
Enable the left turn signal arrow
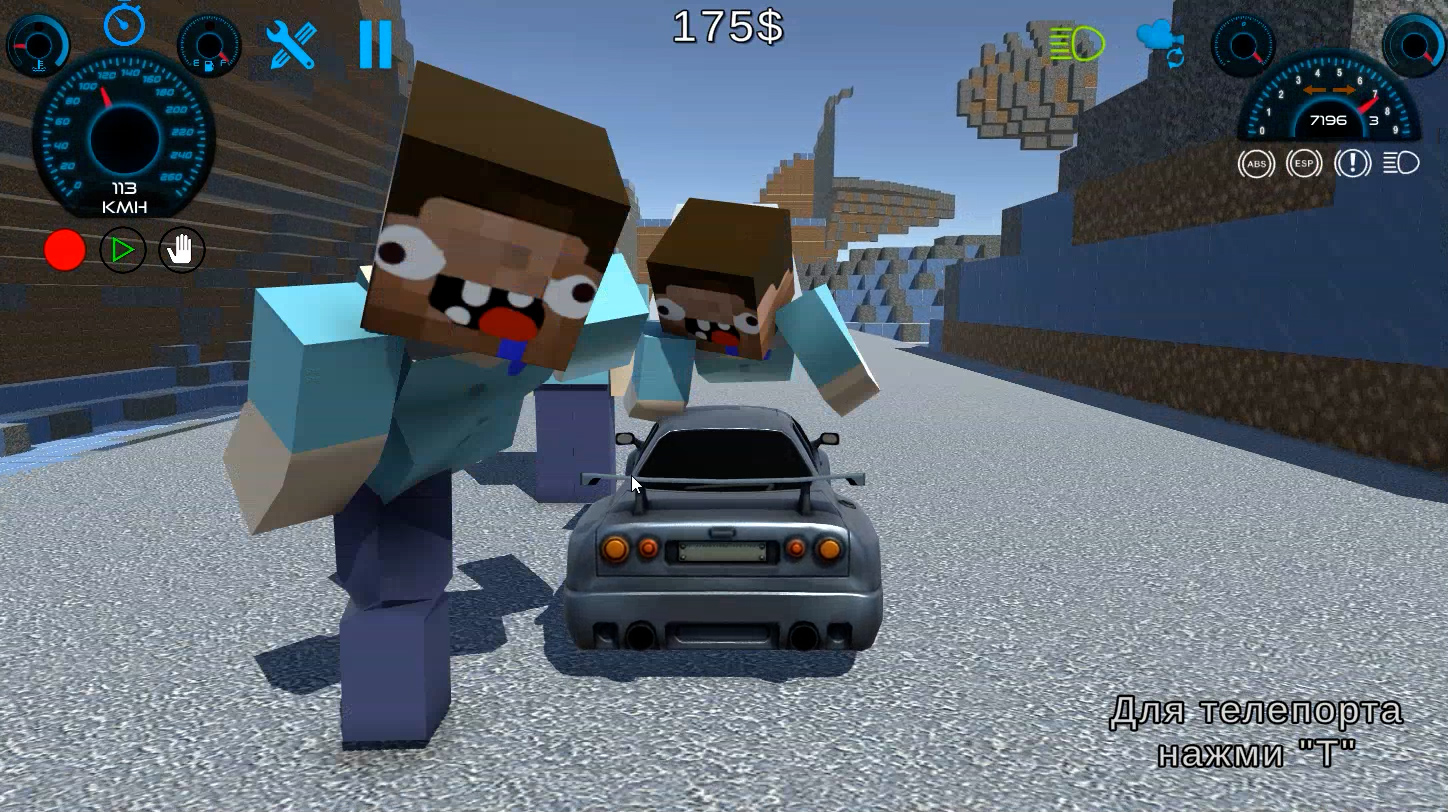tap(1315, 89)
